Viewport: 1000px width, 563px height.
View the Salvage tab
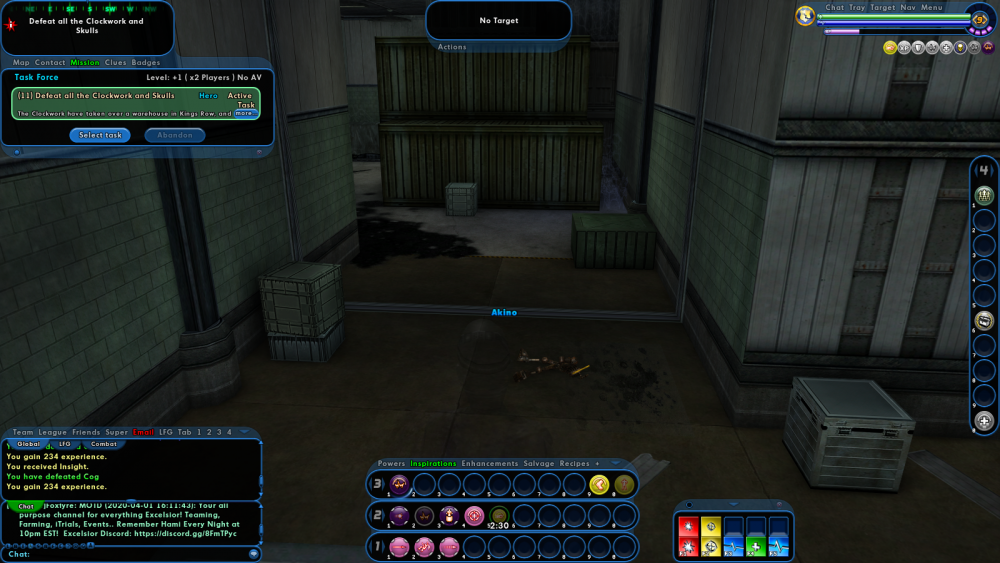(539, 464)
